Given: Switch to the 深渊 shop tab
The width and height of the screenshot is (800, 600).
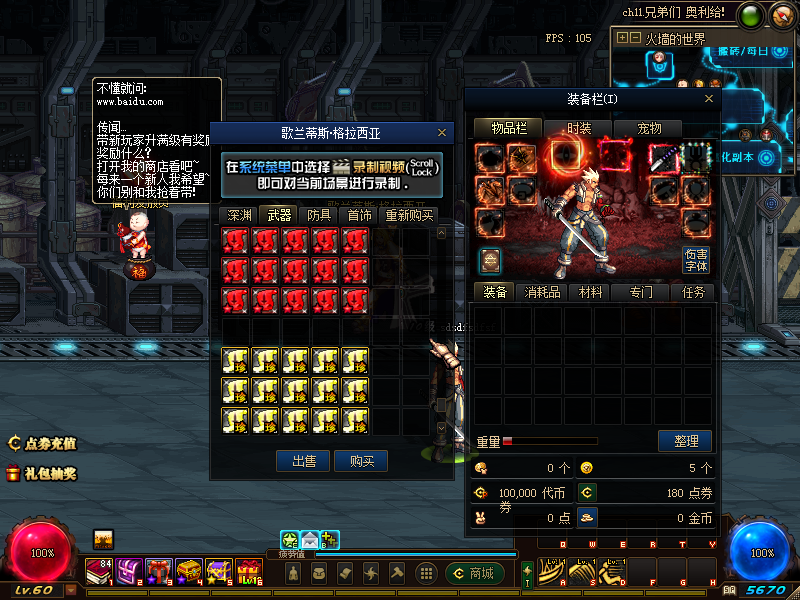Looking at the screenshot, I should coord(239,215).
